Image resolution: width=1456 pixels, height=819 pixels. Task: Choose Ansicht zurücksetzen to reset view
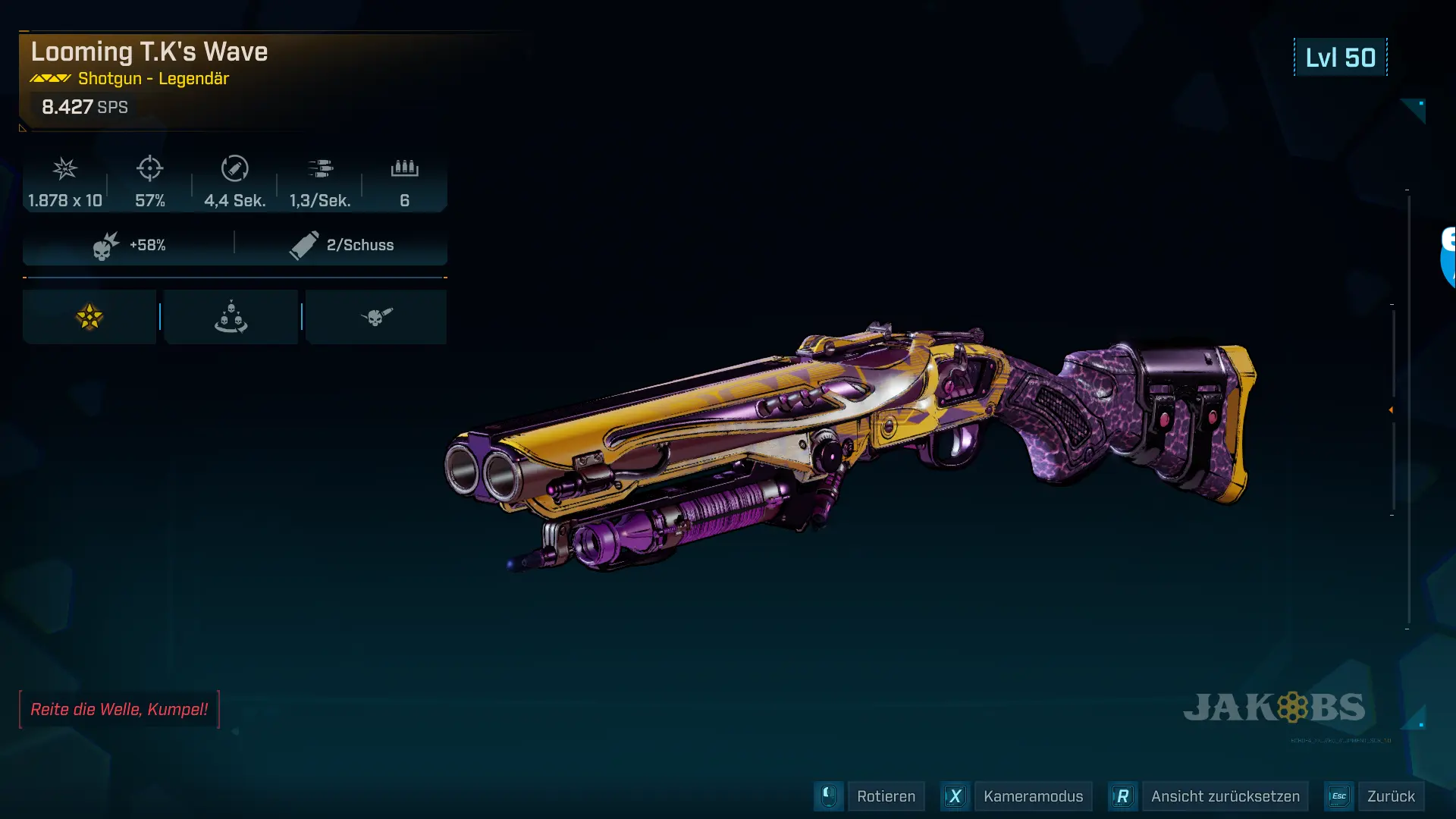[x=1224, y=796]
